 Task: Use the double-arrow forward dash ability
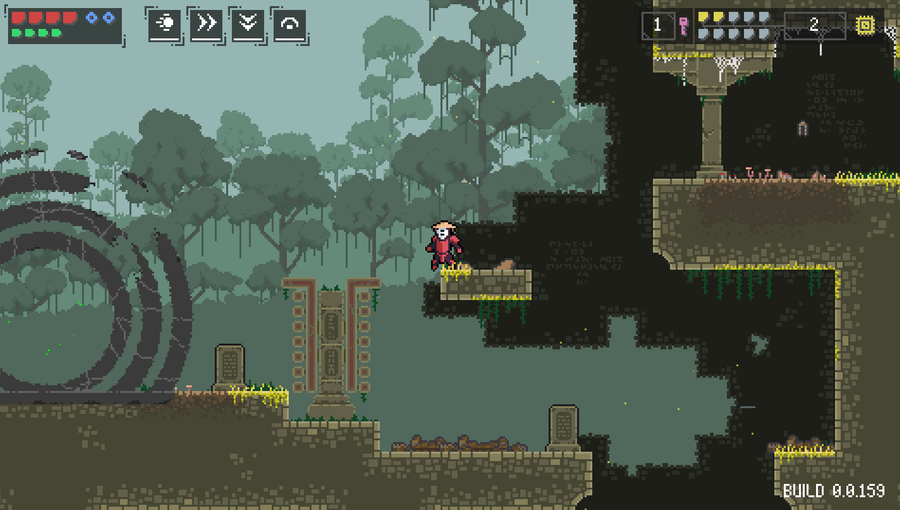(x=206, y=24)
